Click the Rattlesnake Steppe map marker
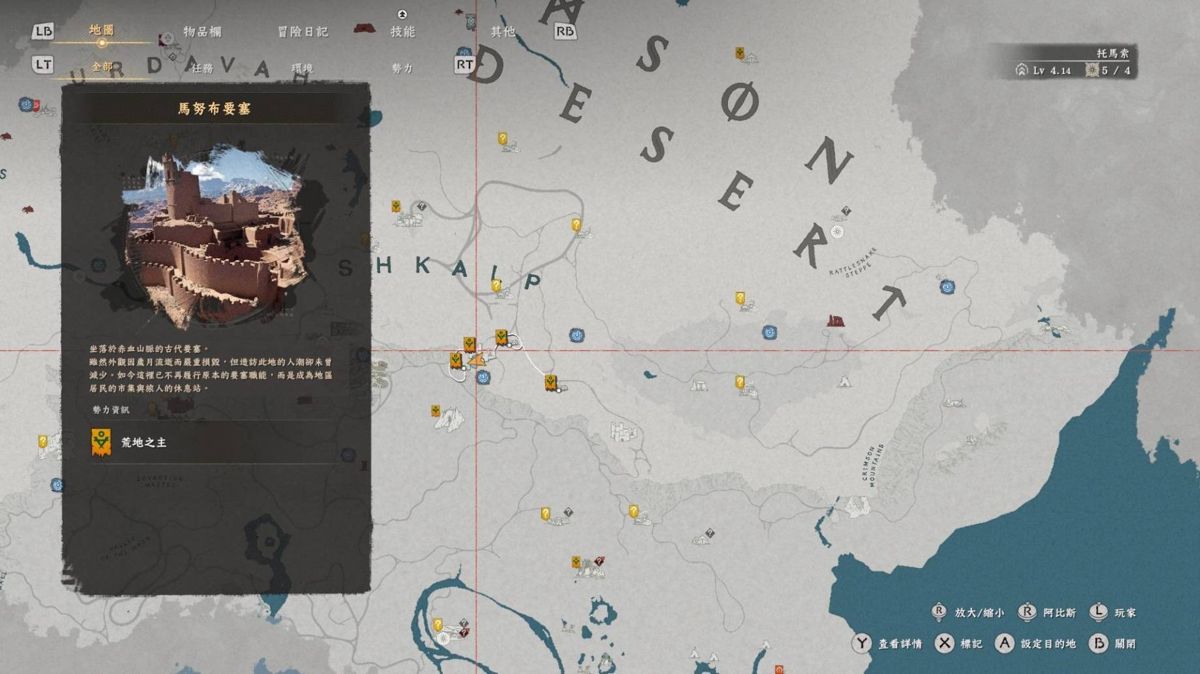The height and width of the screenshot is (674, 1200). click(x=838, y=231)
